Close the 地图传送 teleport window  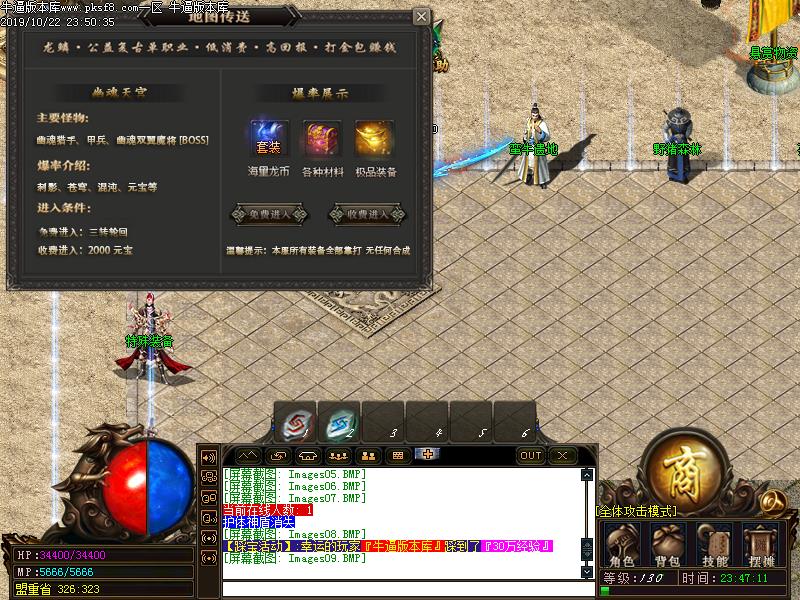[x=421, y=17]
